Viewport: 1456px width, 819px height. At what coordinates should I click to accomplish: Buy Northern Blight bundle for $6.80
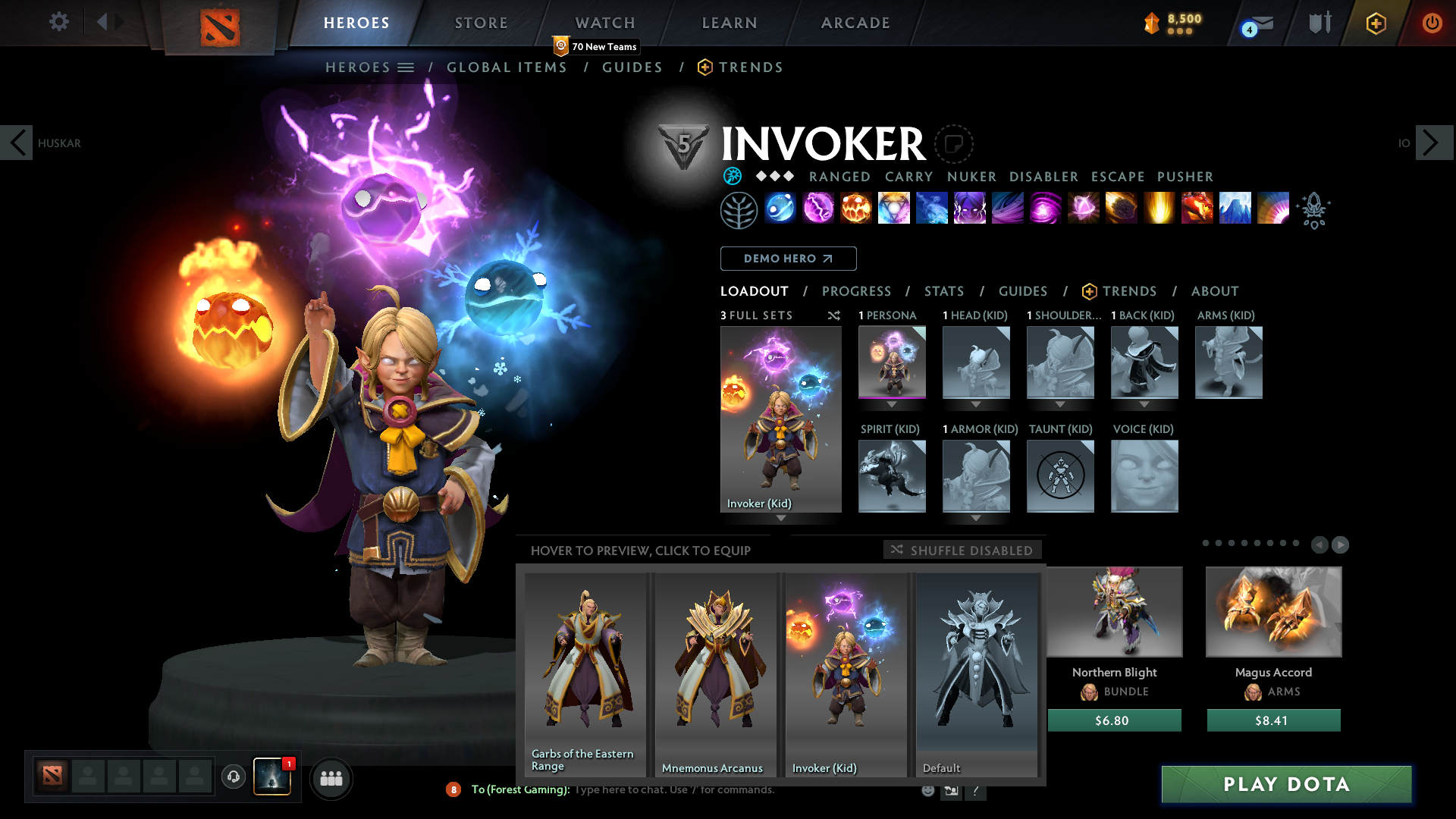[1113, 720]
